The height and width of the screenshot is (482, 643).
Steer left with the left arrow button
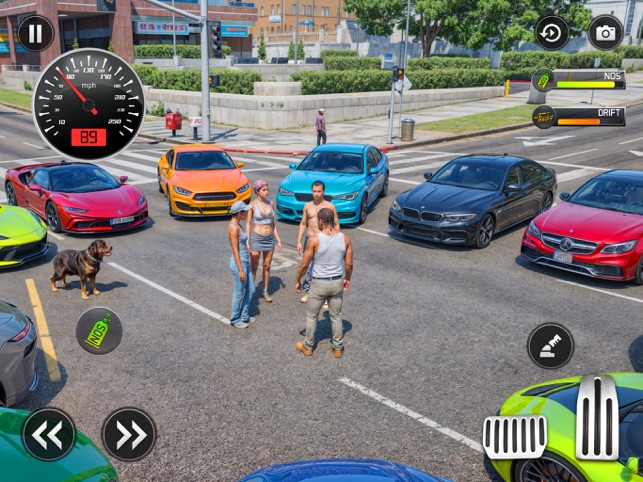click(49, 434)
